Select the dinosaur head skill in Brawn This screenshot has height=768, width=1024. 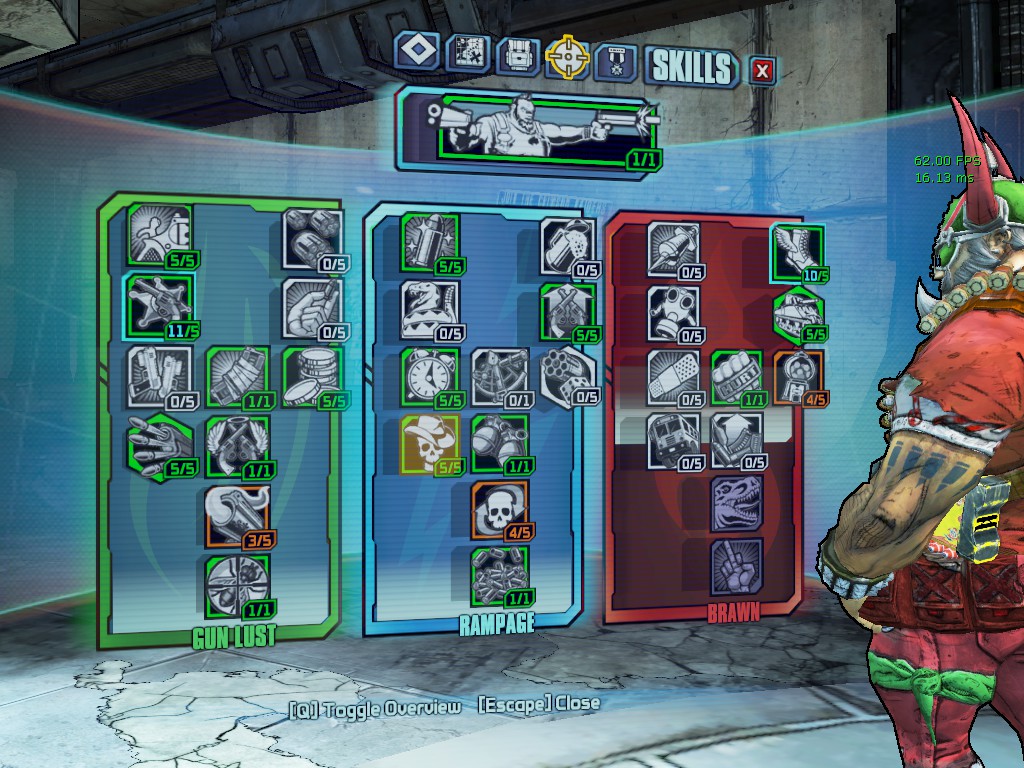tap(736, 503)
